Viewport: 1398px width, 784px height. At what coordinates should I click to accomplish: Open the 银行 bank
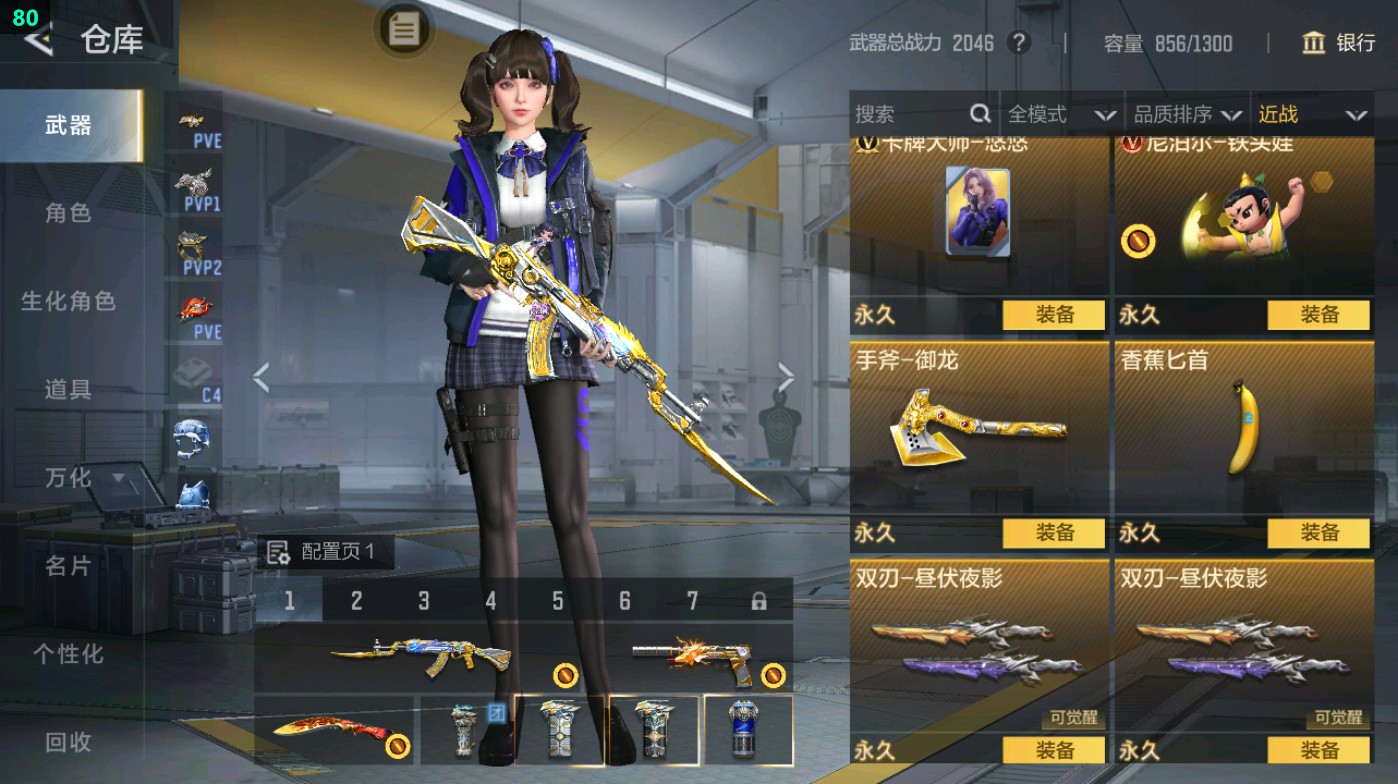coord(1339,43)
